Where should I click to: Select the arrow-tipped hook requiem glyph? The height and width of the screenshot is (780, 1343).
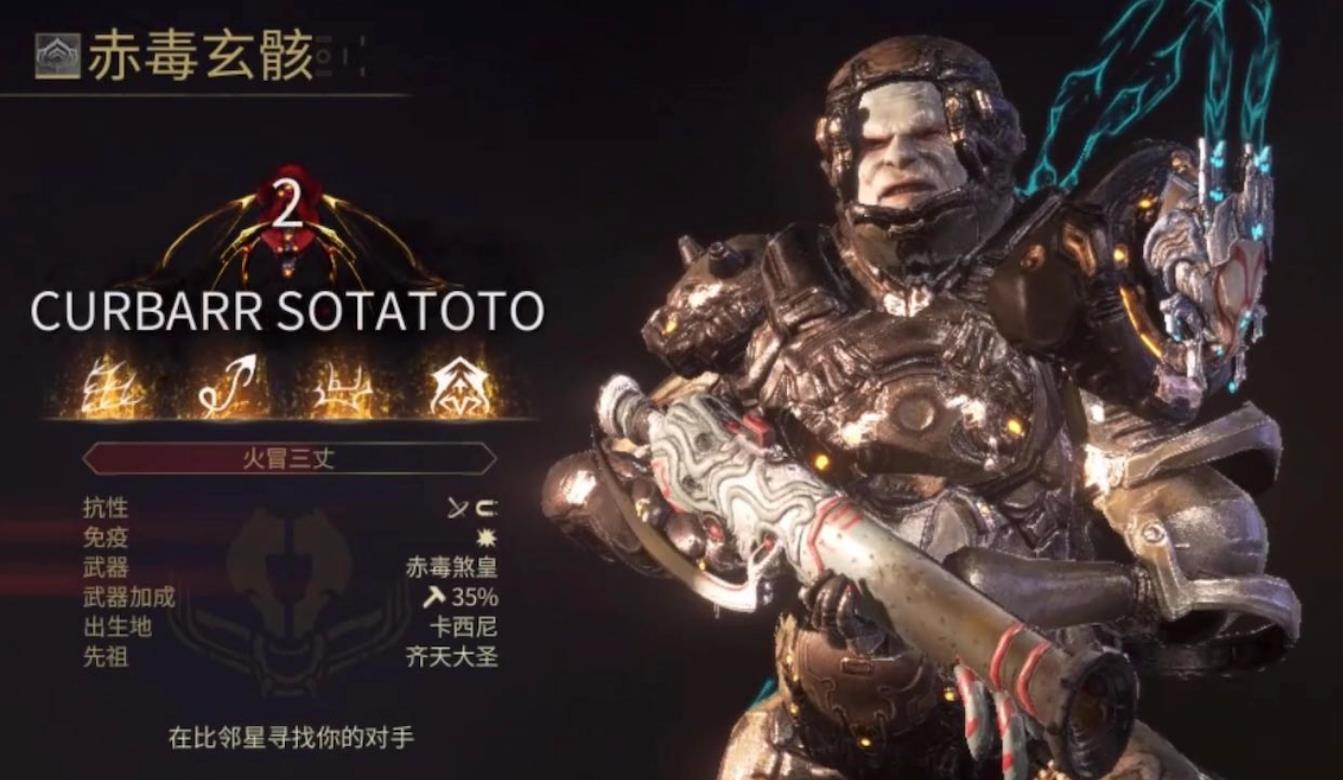click(x=226, y=386)
